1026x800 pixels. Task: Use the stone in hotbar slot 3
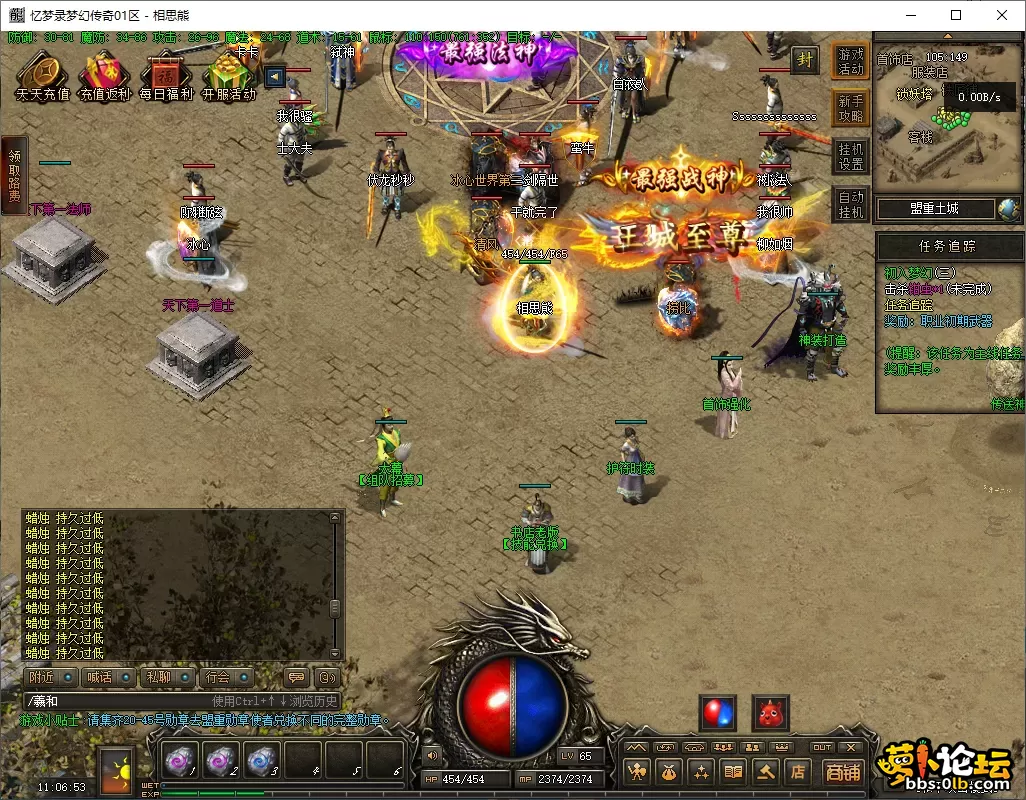click(x=261, y=761)
